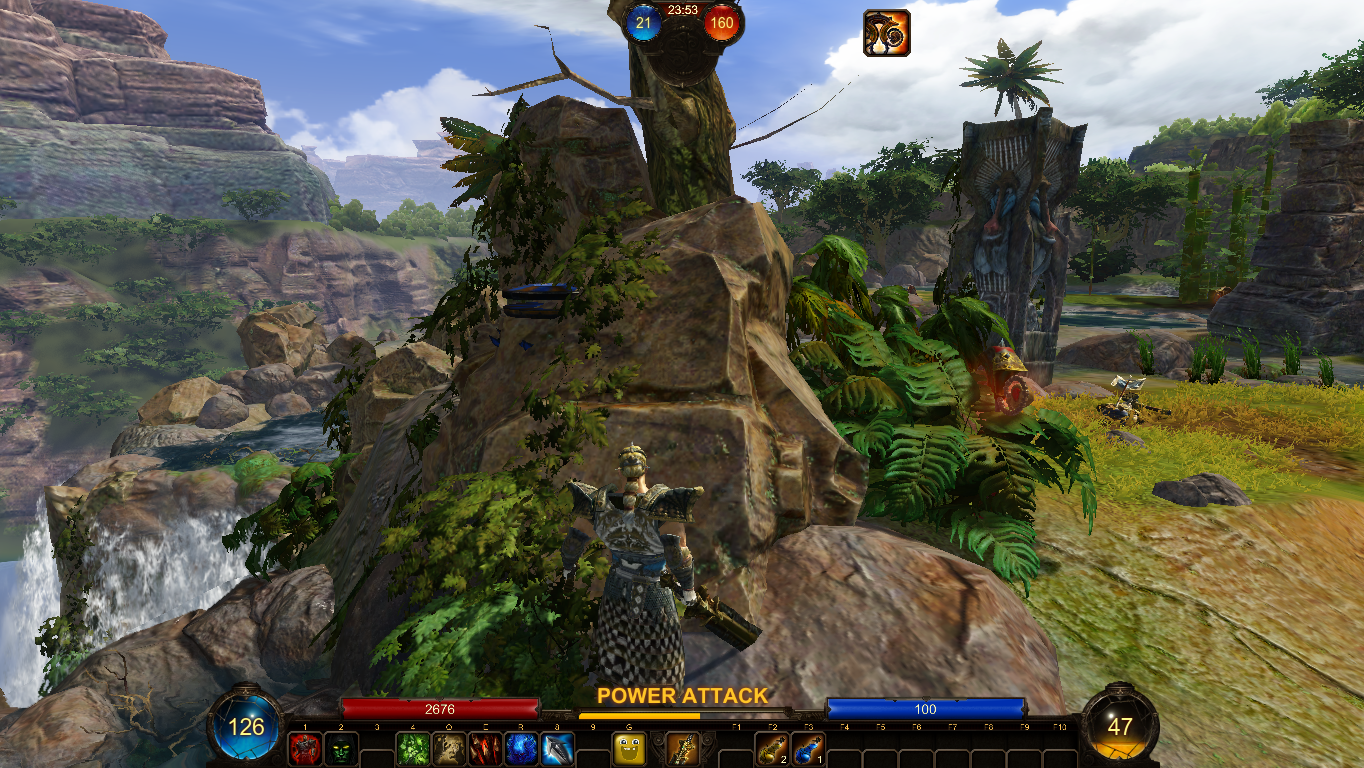1364x768 pixels.
Task: Inspect the orange horned buff icon
Action: (x=887, y=33)
